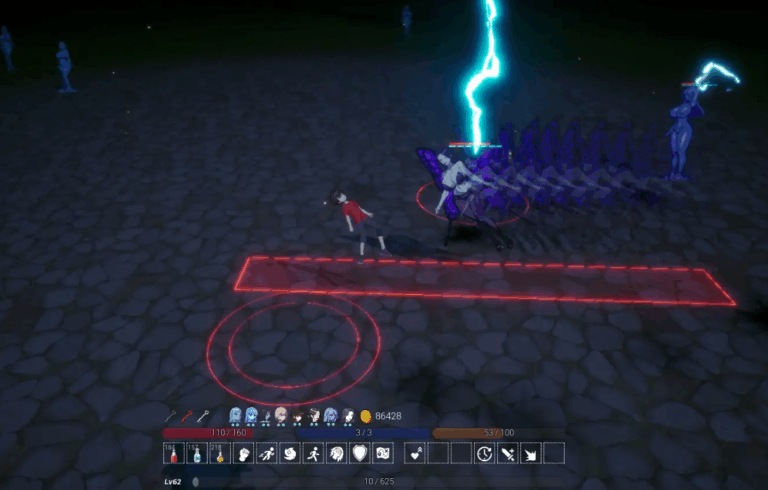768x490 pixels.
Task: Activate the roaring beast head skill
Action: pyautogui.click(x=336, y=454)
